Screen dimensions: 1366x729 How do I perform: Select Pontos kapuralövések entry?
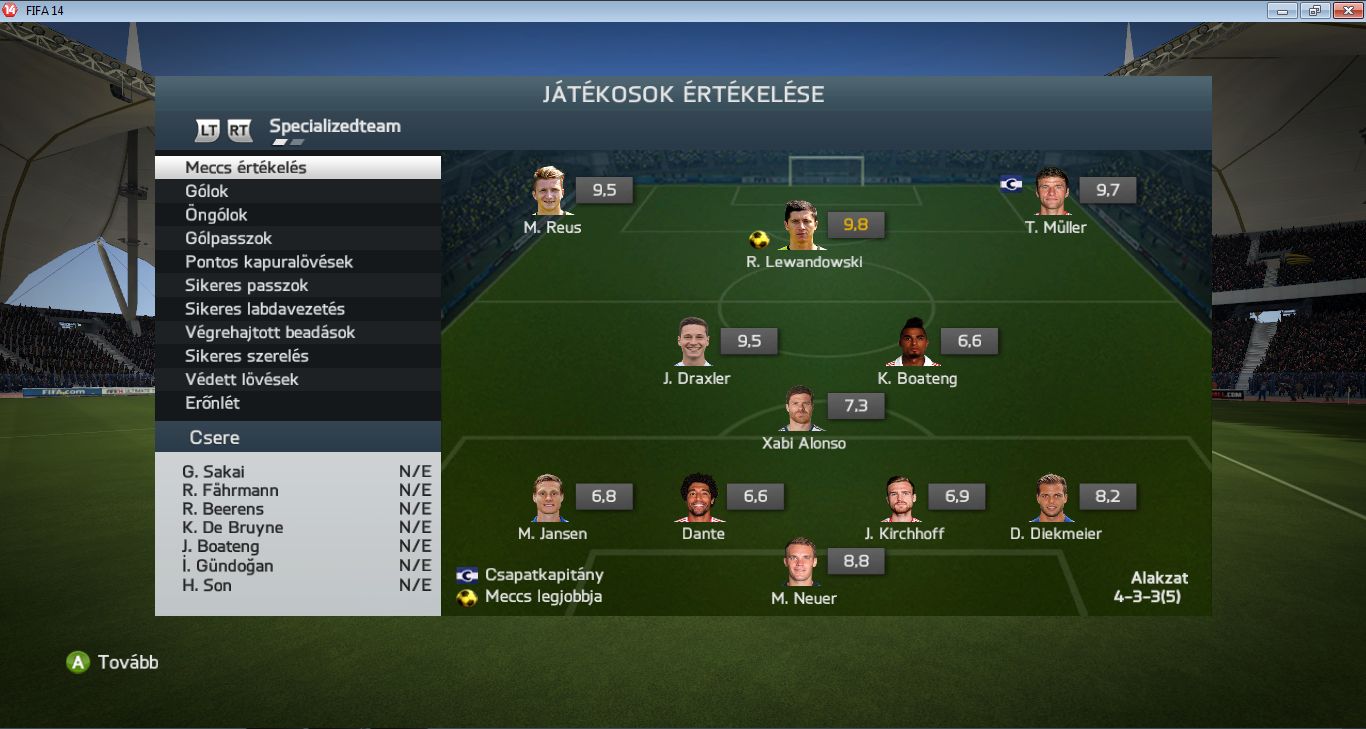tap(297, 262)
